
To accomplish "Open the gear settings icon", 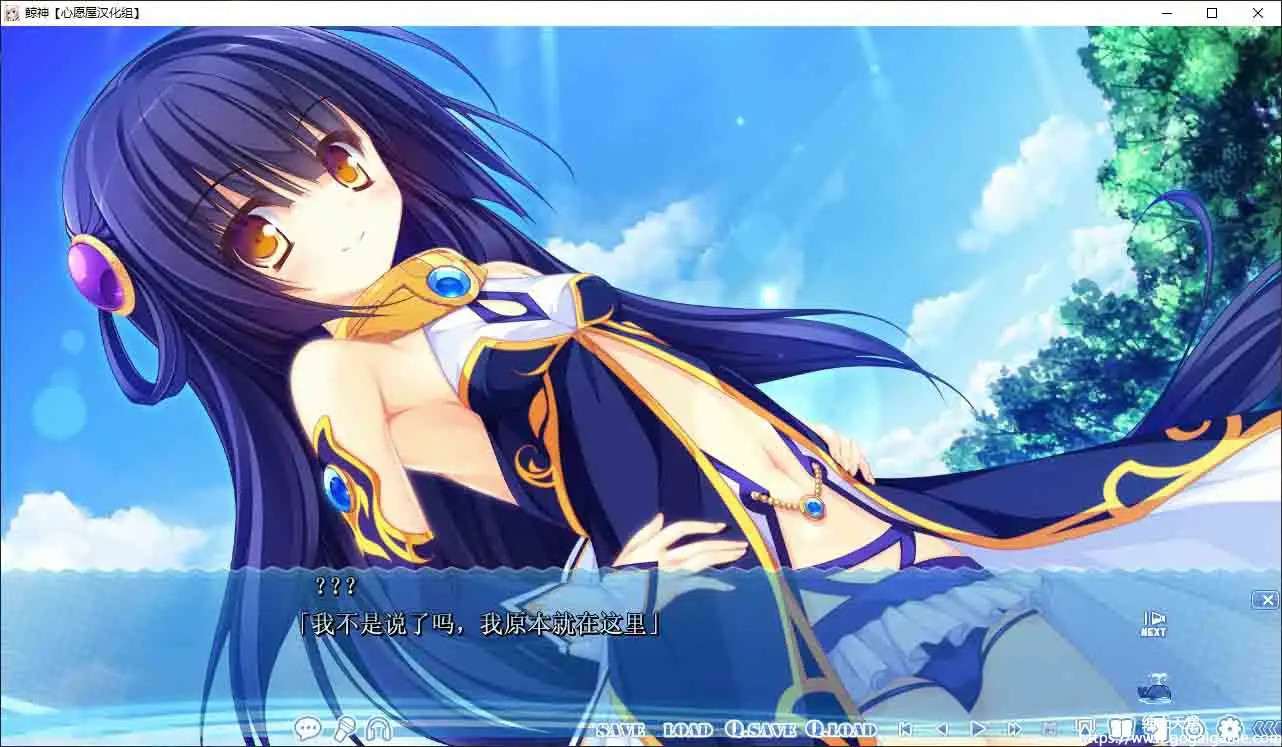I will (x=1229, y=729).
